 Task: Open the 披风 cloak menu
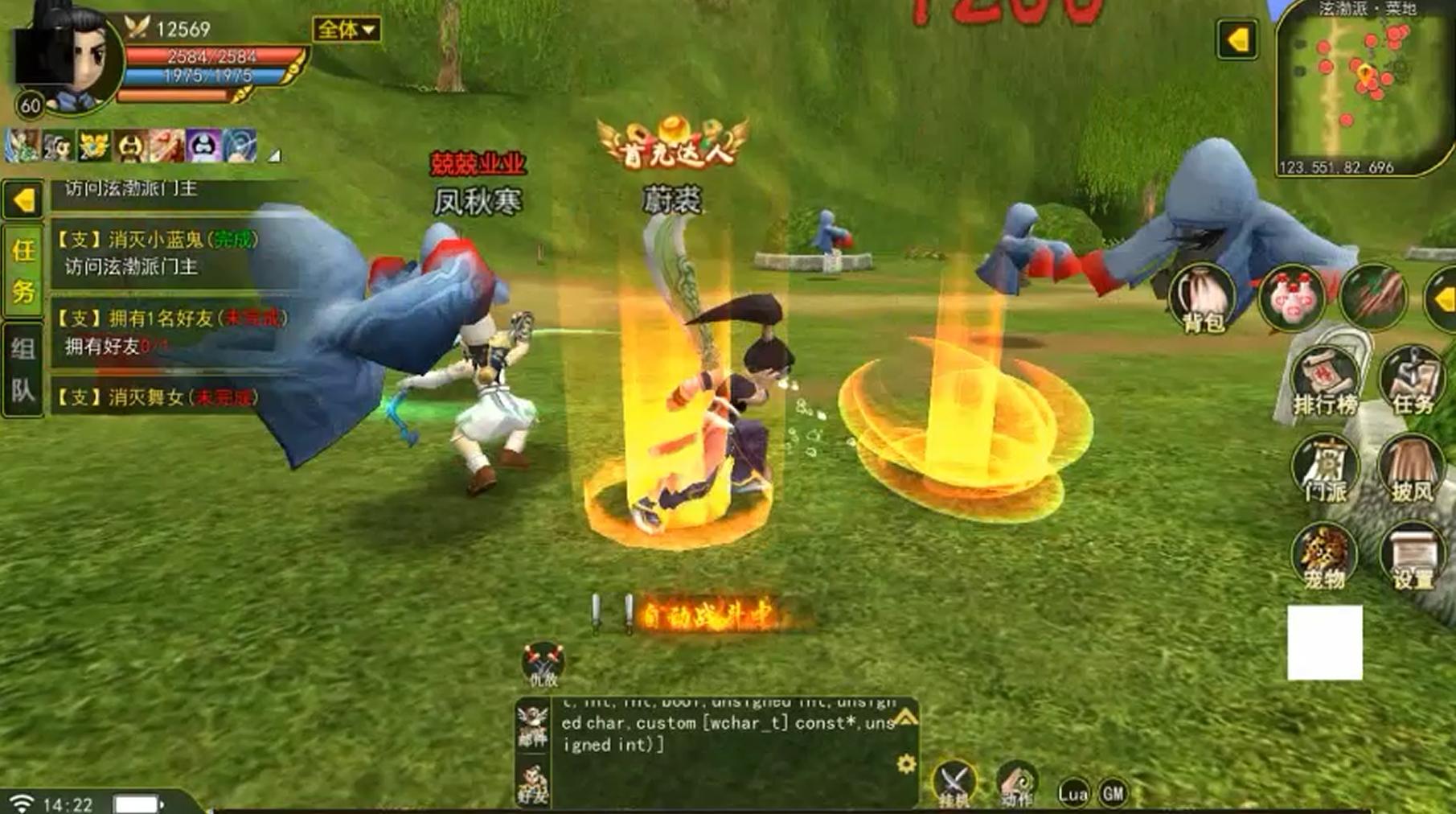coord(1412,469)
